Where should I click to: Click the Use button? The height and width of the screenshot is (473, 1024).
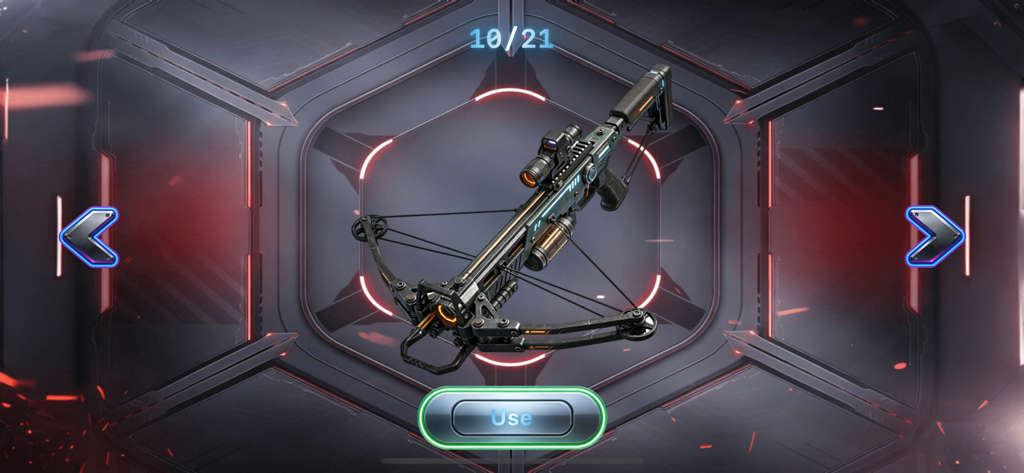511,417
